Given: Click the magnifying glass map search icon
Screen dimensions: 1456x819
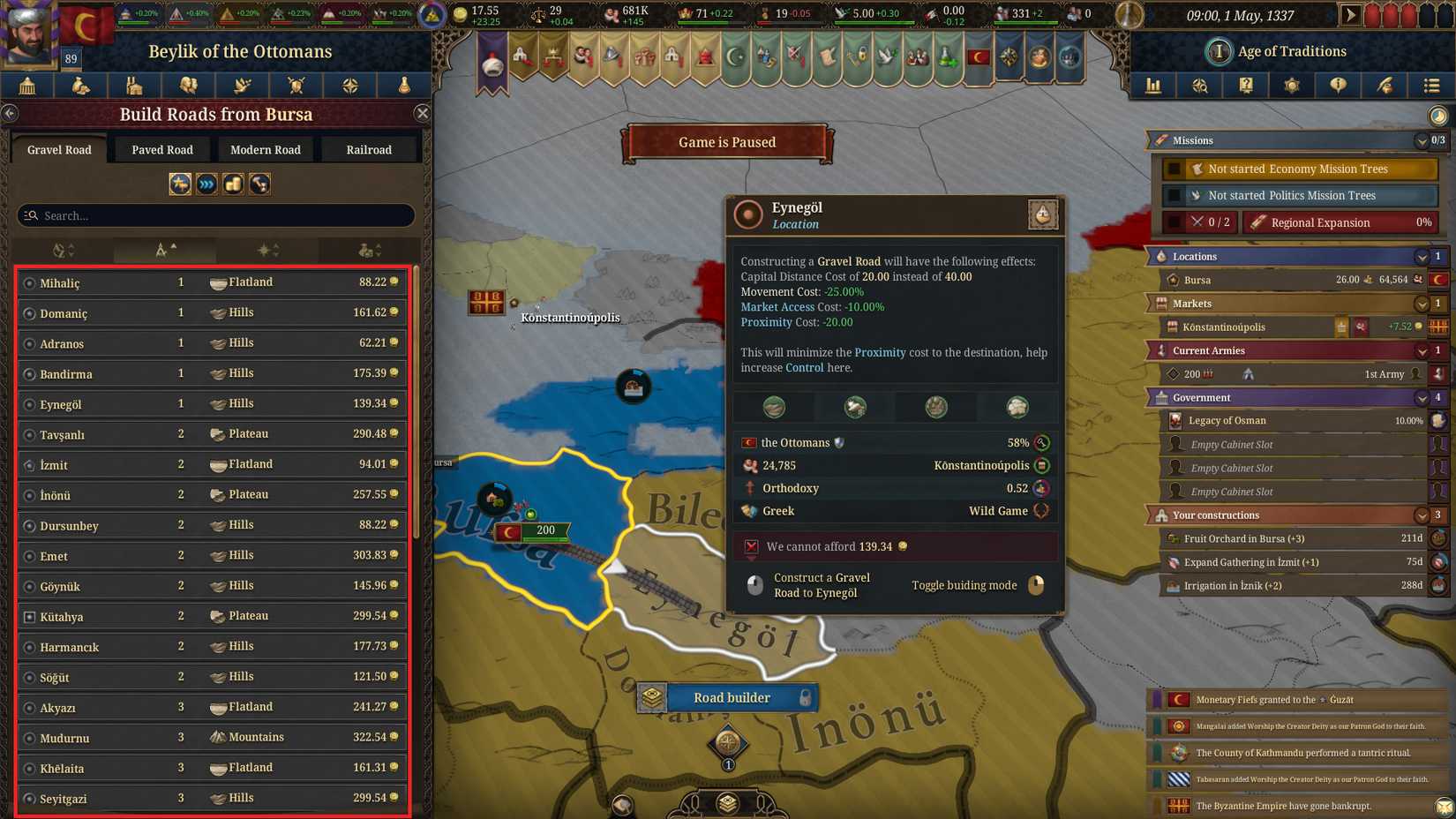Looking at the screenshot, I should [1200, 86].
